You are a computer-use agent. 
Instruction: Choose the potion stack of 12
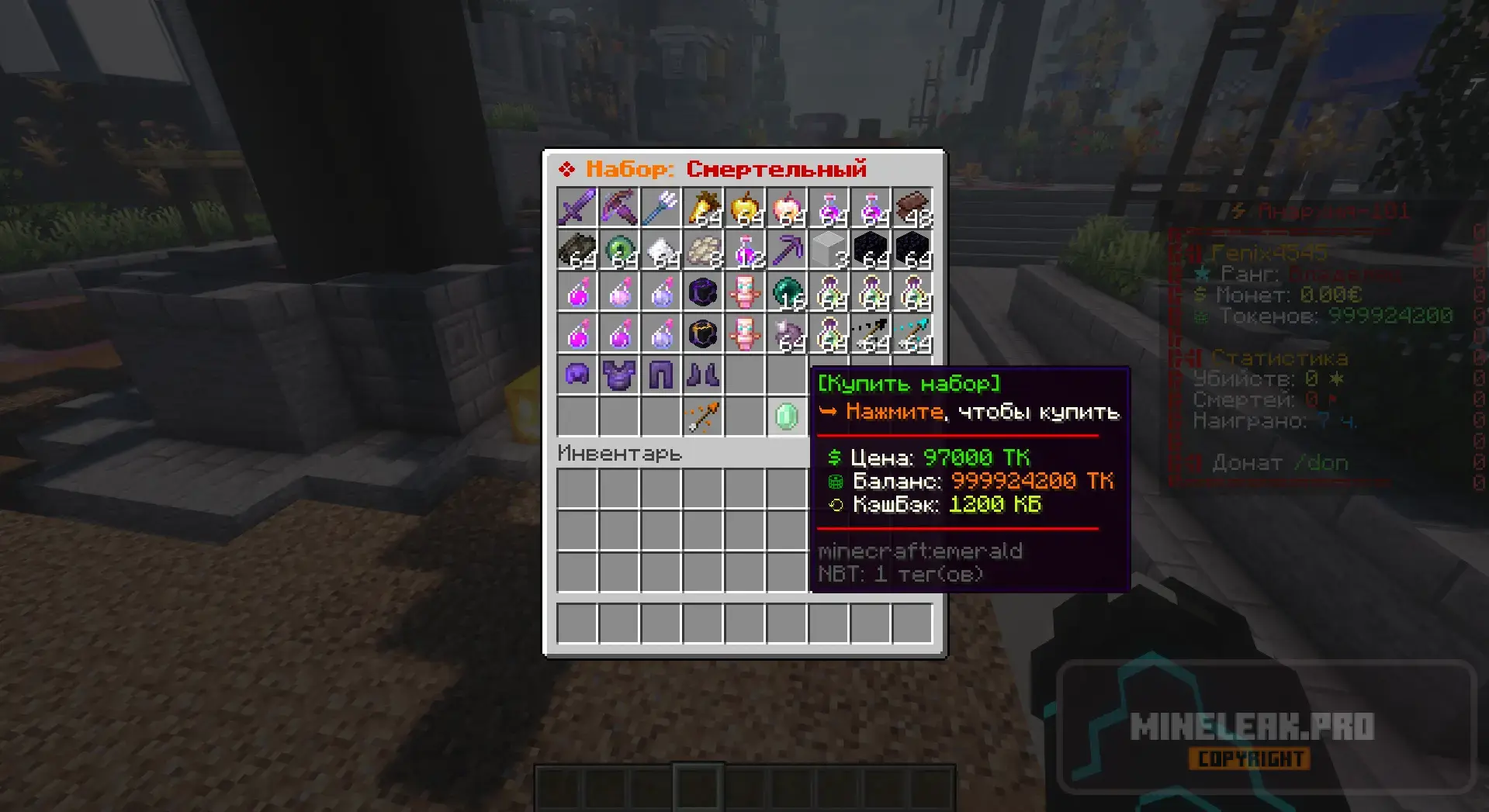click(x=744, y=250)
